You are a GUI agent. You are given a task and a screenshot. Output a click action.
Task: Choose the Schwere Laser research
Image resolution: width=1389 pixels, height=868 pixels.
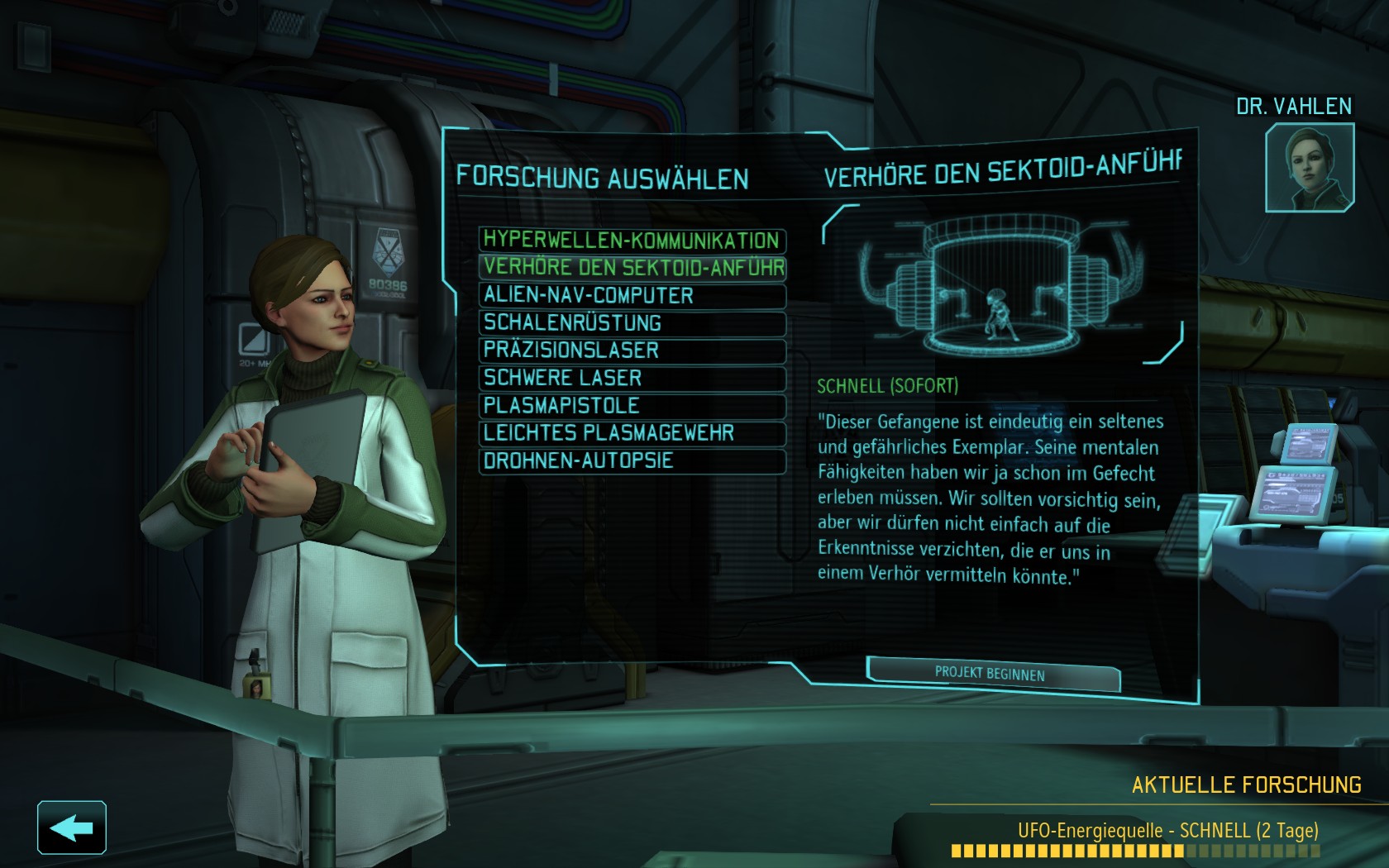click(632, 378)
